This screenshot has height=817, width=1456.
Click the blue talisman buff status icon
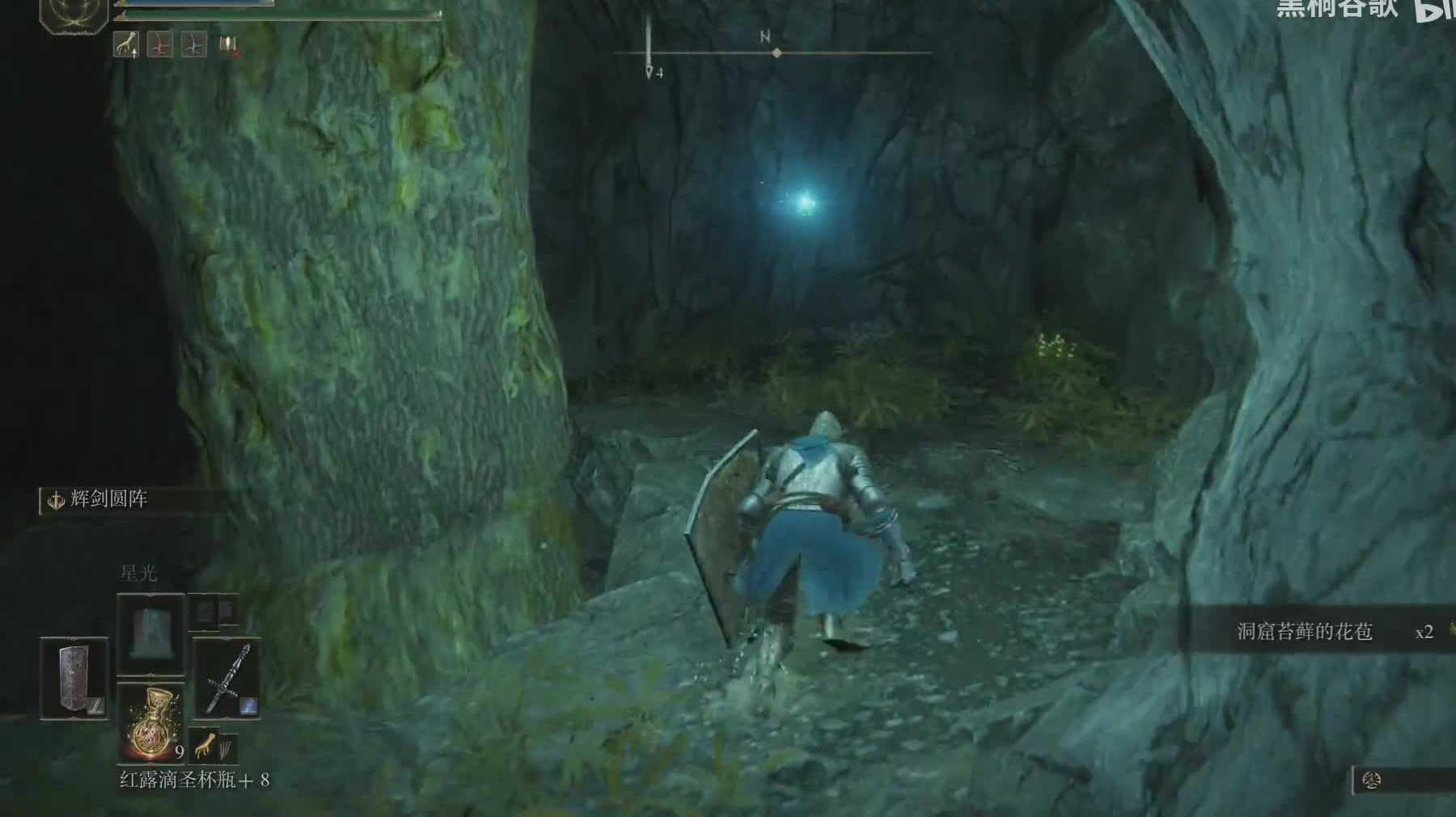coord(193,44)
